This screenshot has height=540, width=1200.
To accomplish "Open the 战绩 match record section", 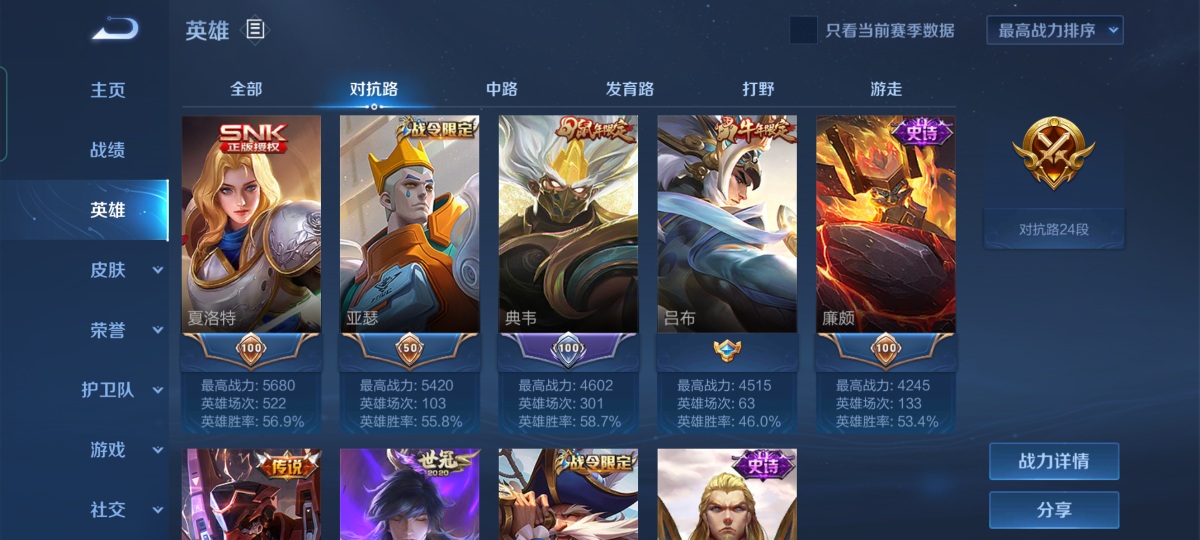I will pos(108,150).
